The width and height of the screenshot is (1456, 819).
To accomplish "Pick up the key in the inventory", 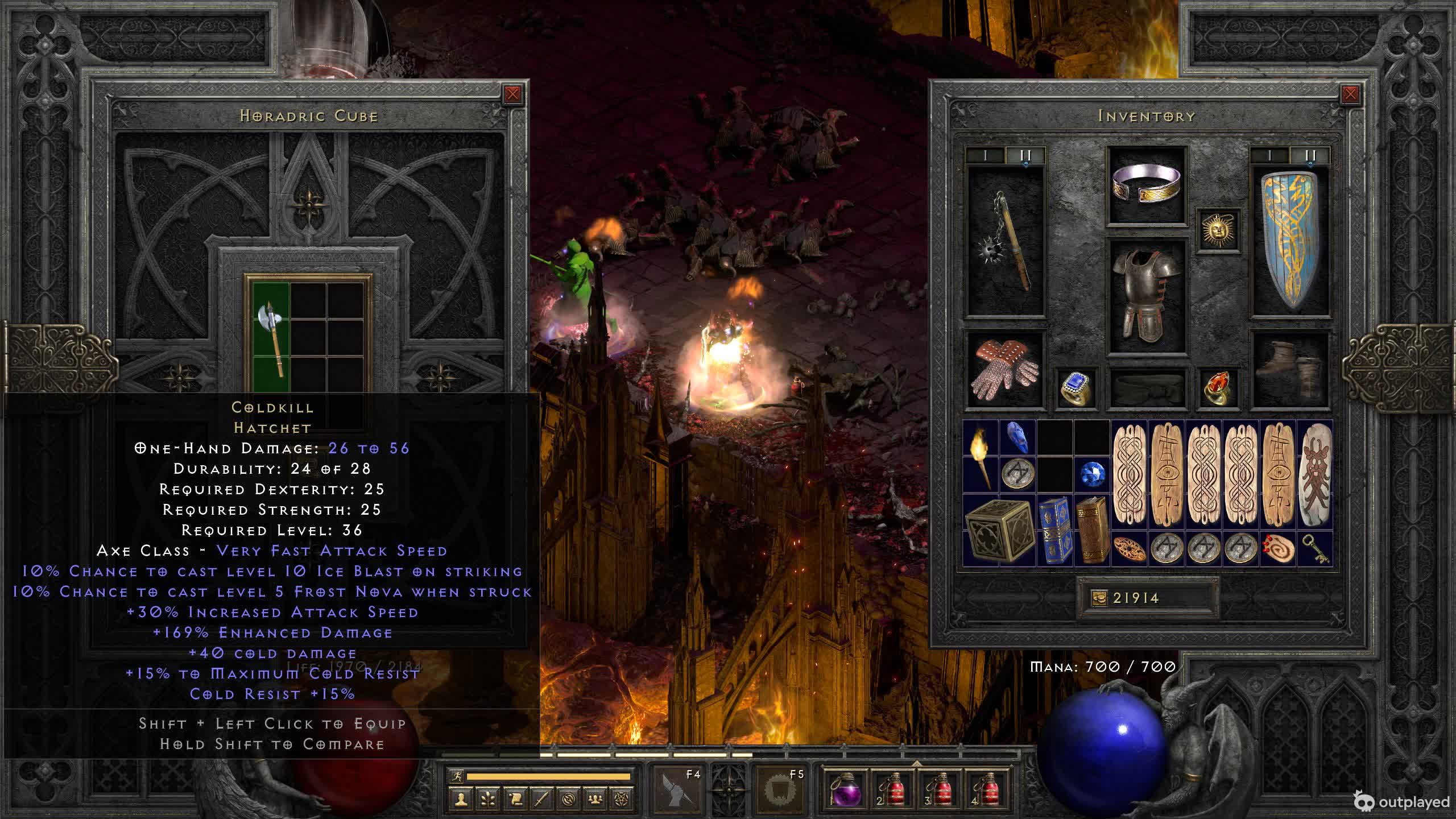I will (x=1316, y=549).
